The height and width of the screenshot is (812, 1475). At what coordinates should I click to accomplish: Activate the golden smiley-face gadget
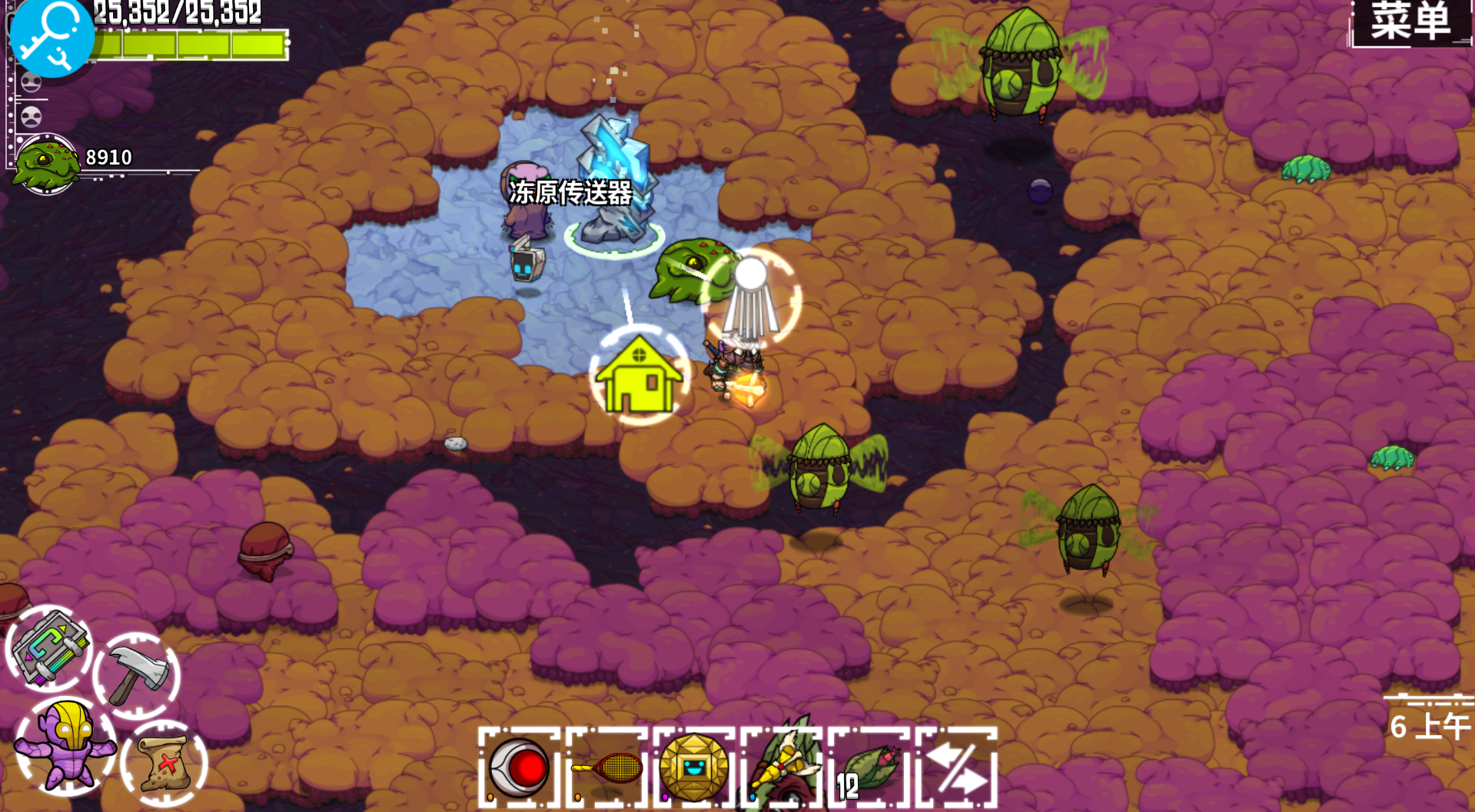coord(694,767)
